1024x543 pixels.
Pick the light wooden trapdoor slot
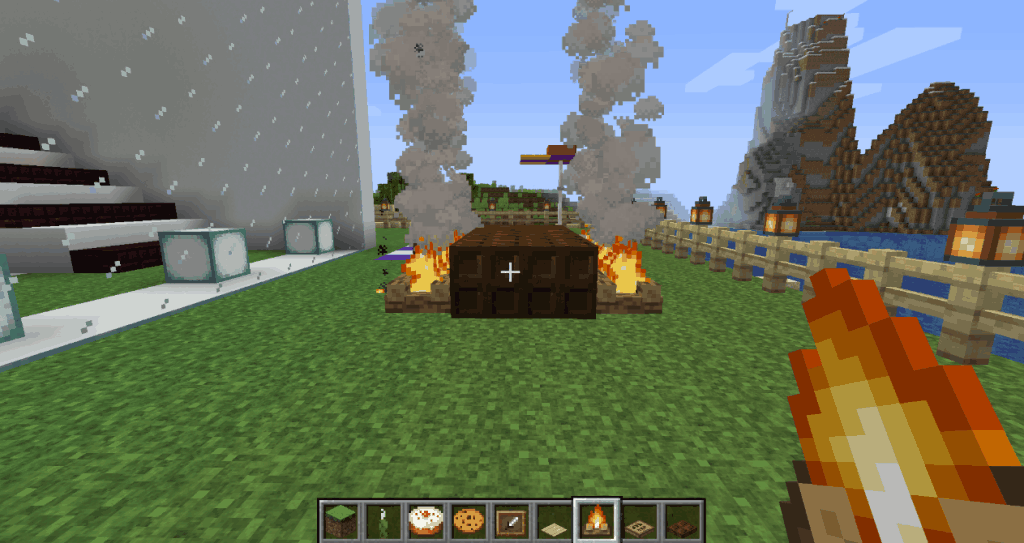639,520
